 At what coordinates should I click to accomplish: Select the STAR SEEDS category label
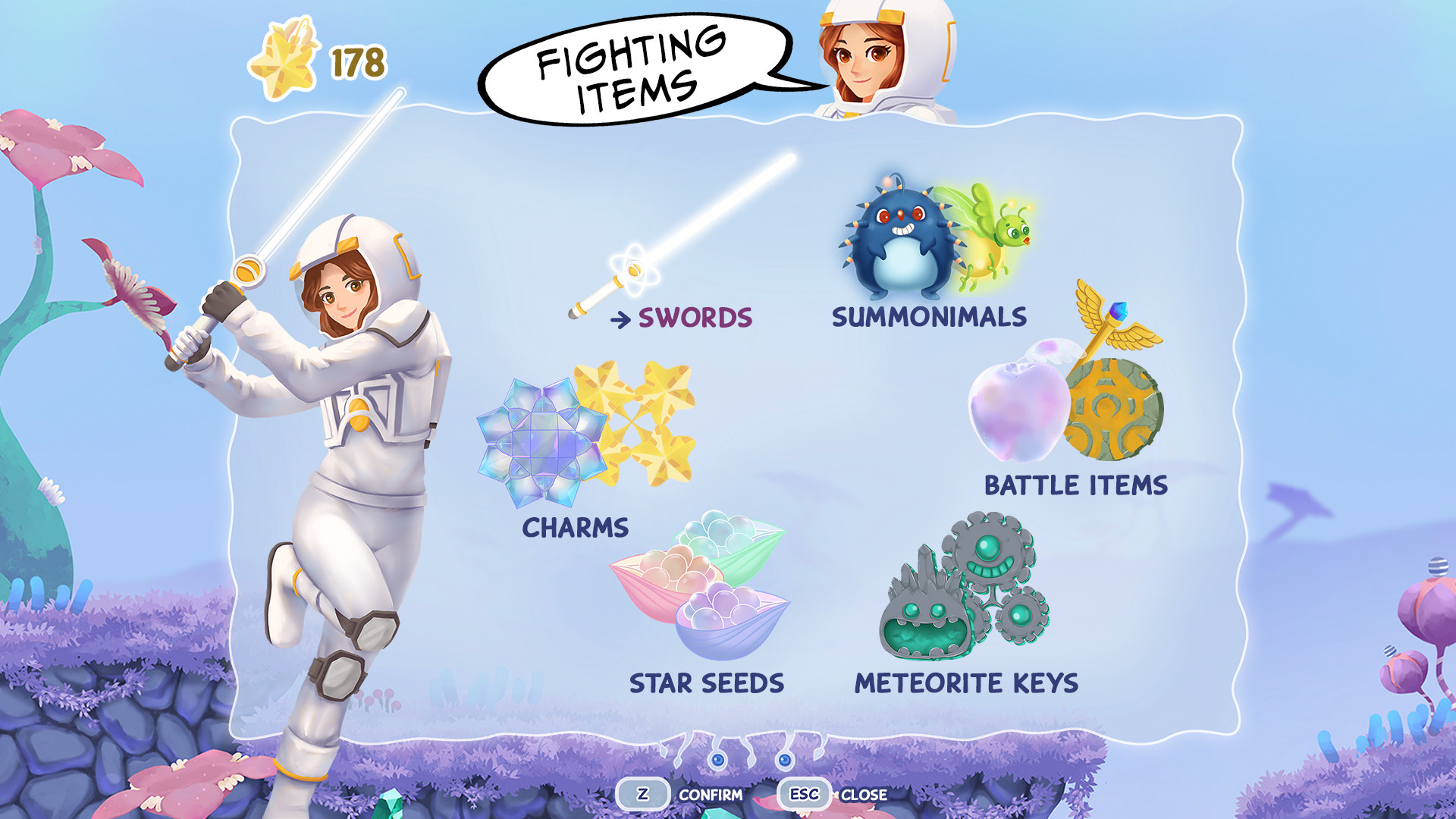click(x=708, y=682)
